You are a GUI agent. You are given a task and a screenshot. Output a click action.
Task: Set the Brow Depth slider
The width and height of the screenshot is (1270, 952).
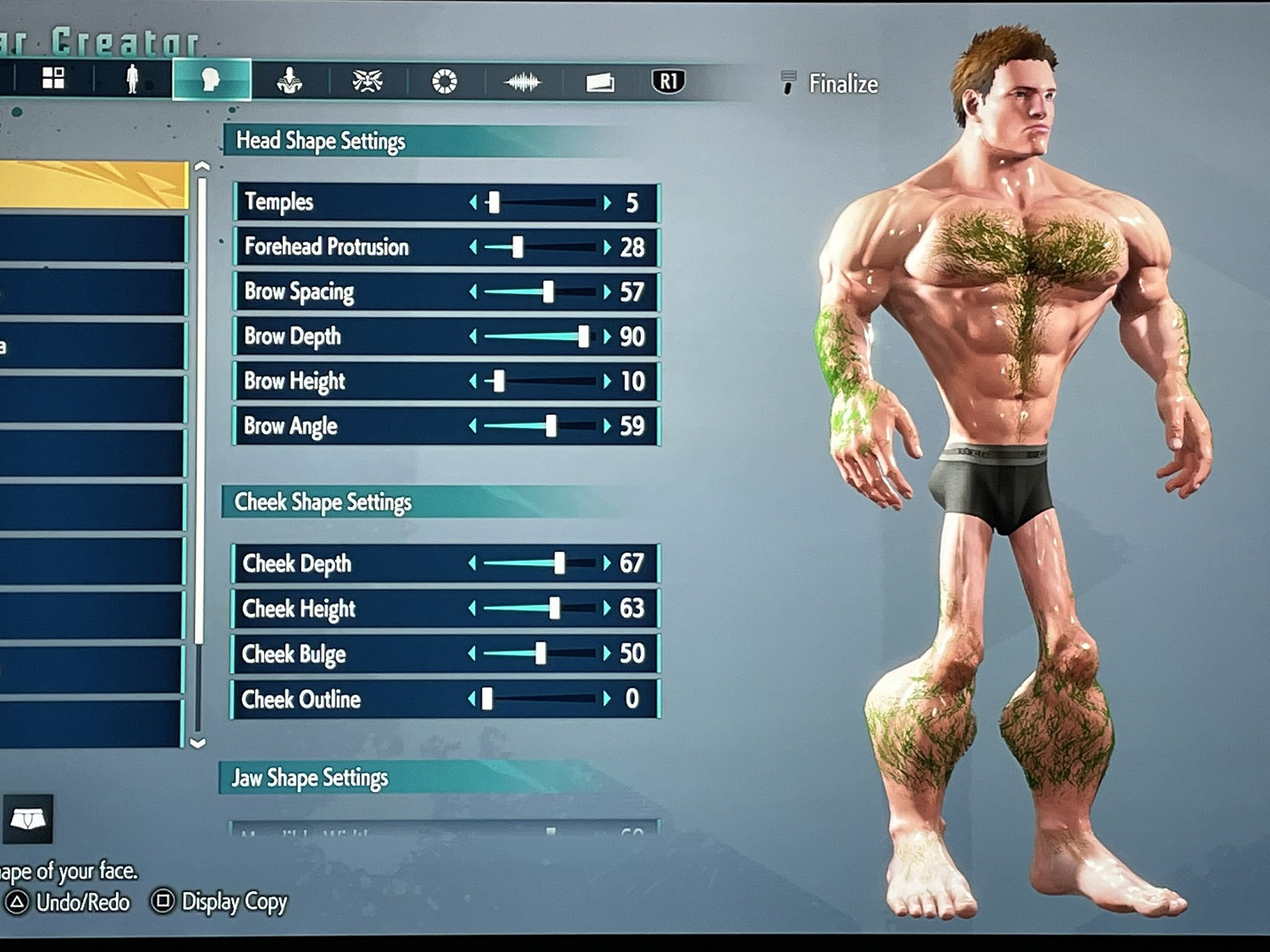pos(583,337)
